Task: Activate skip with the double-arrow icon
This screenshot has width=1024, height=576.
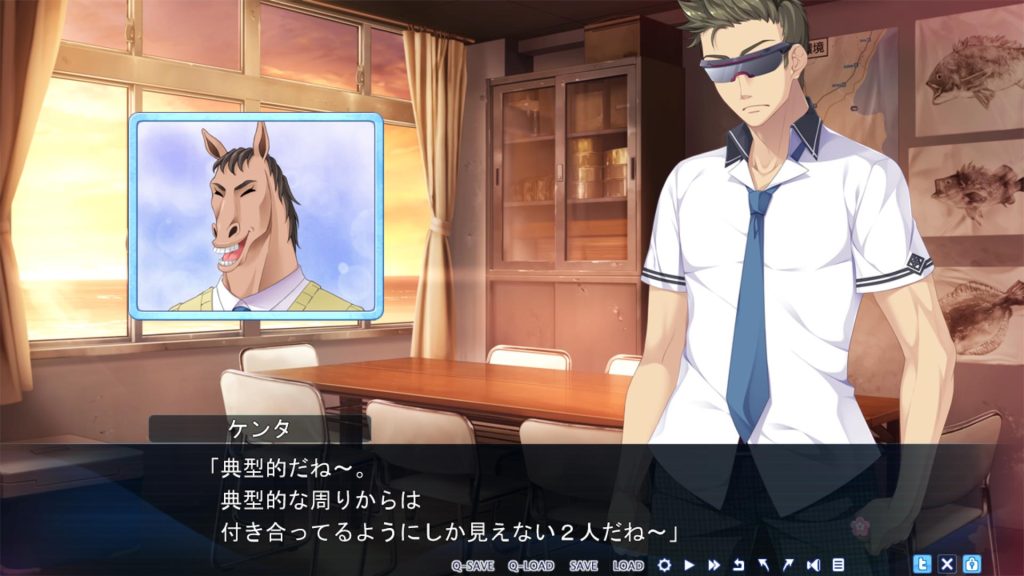Action: point(714,565)
